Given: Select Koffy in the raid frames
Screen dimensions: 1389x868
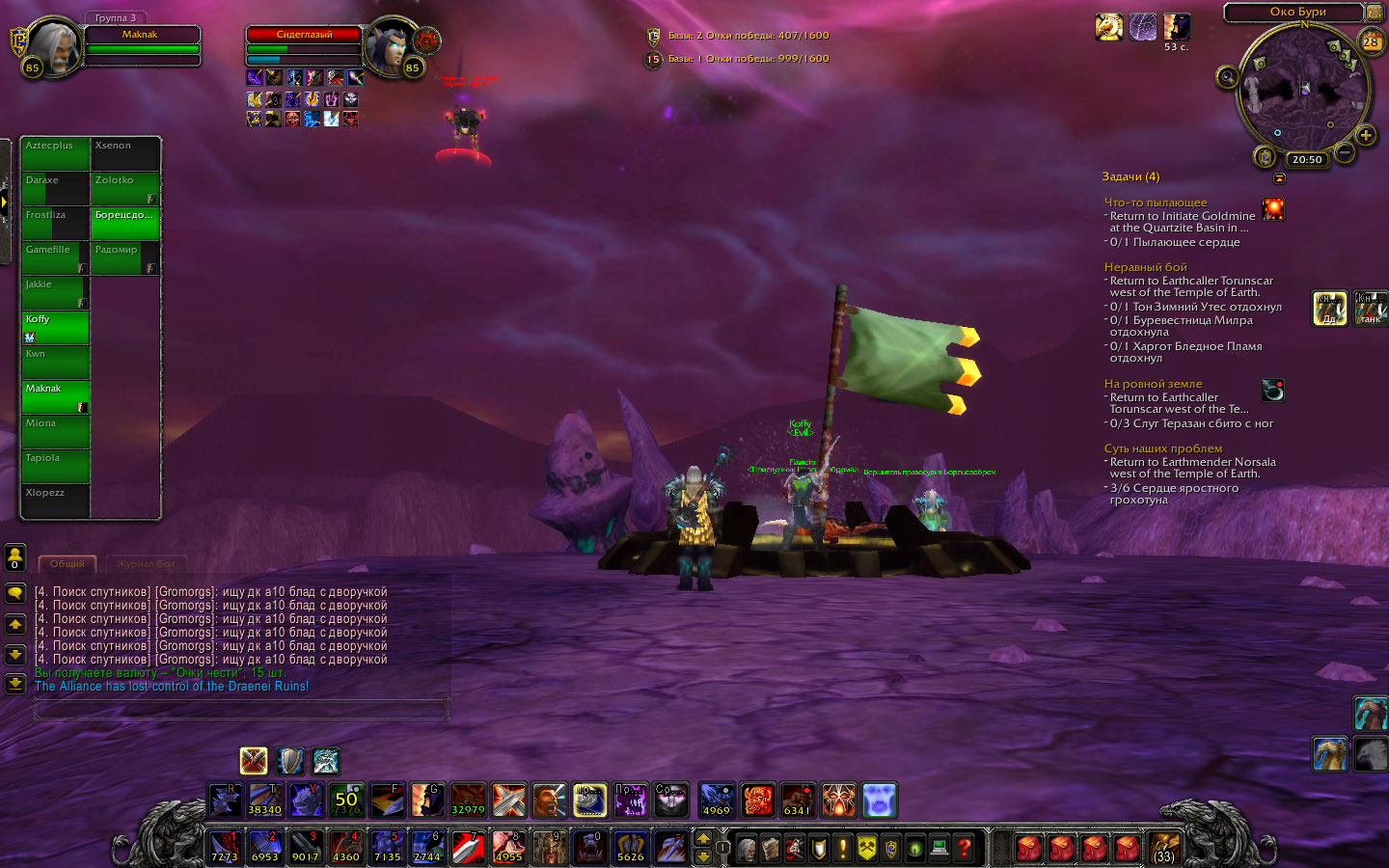Looking at the screenshot, I should (56, 327).
